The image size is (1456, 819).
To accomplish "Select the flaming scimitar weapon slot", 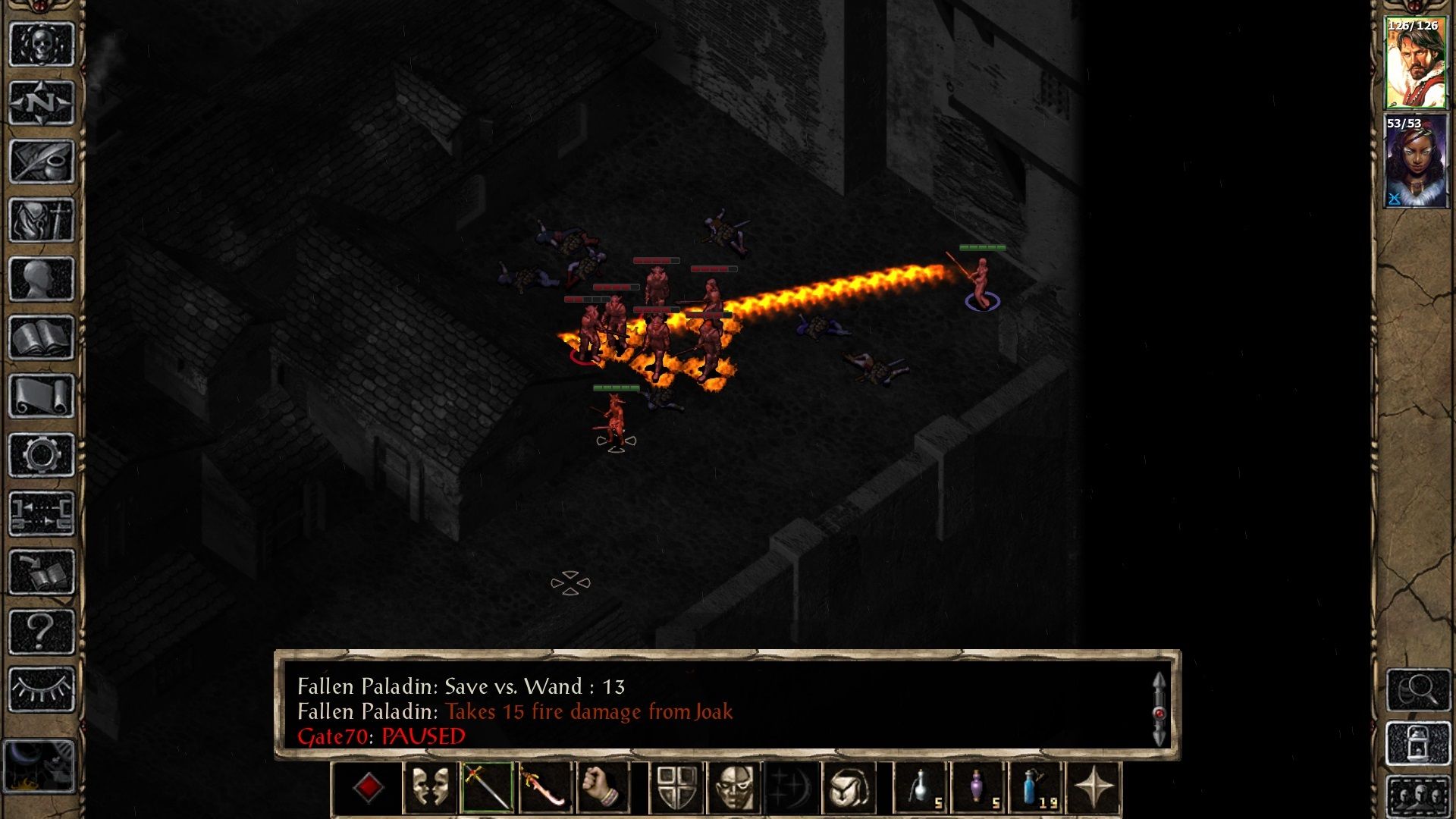I will [545, 789].
